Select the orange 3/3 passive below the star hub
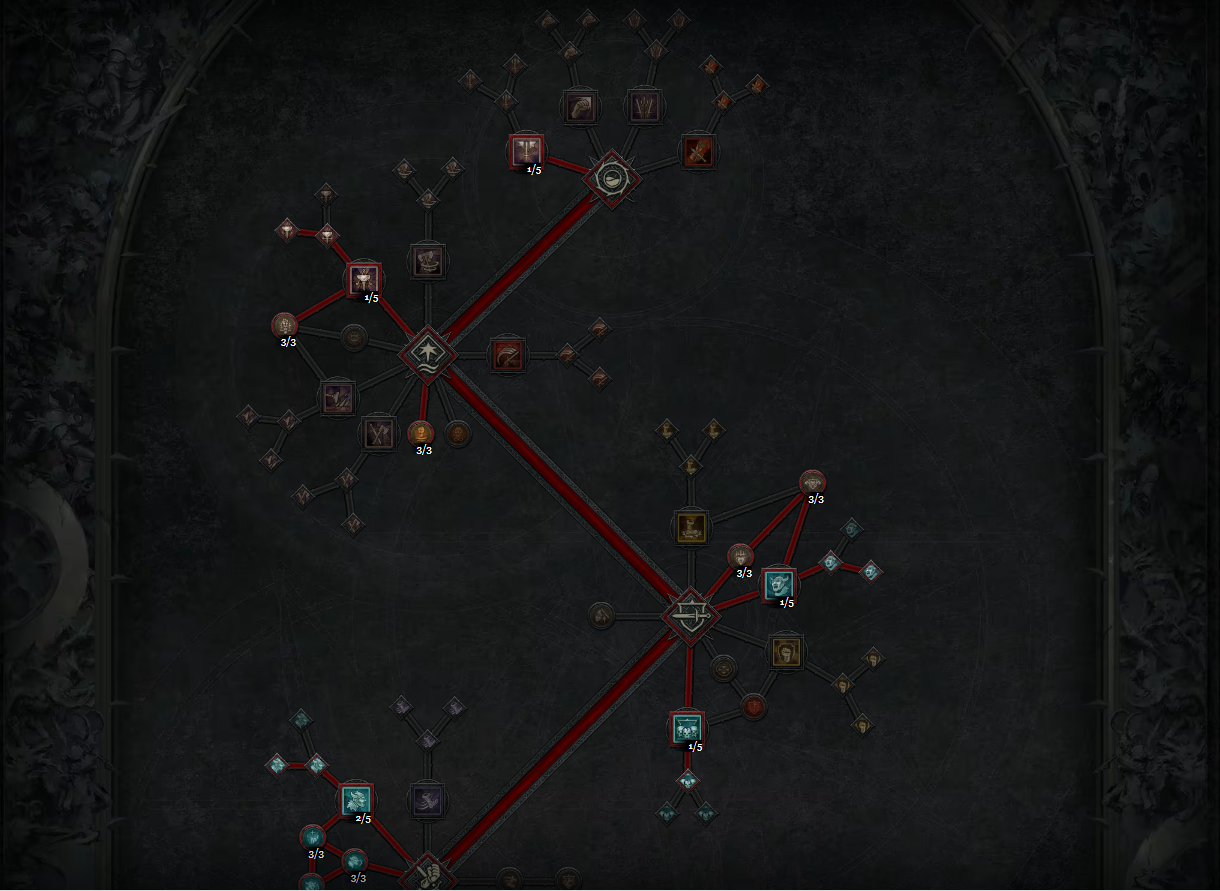 [421, 433]
